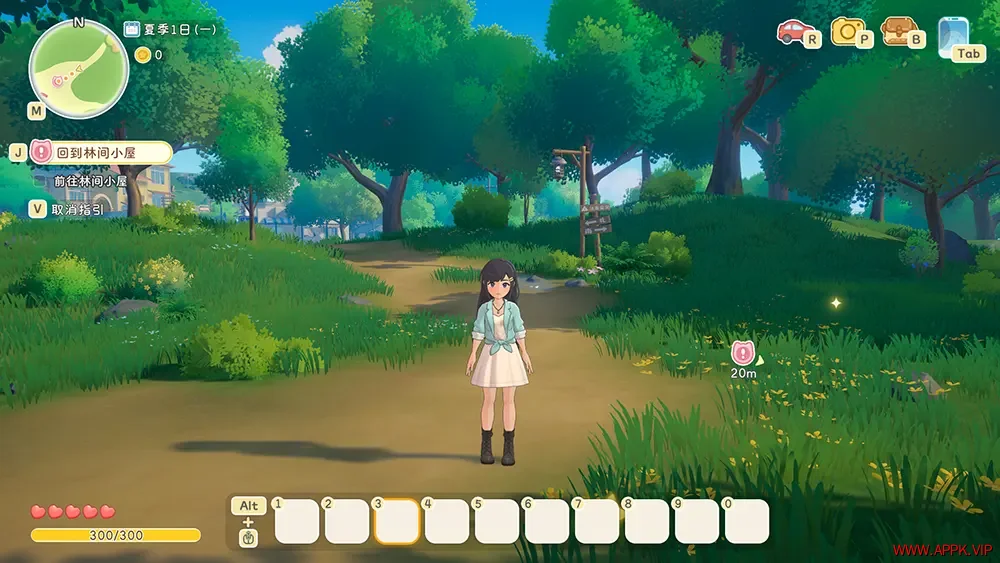
Task: Click 取消指引 to cancel guidance
Action: click(x=76, y=210)
